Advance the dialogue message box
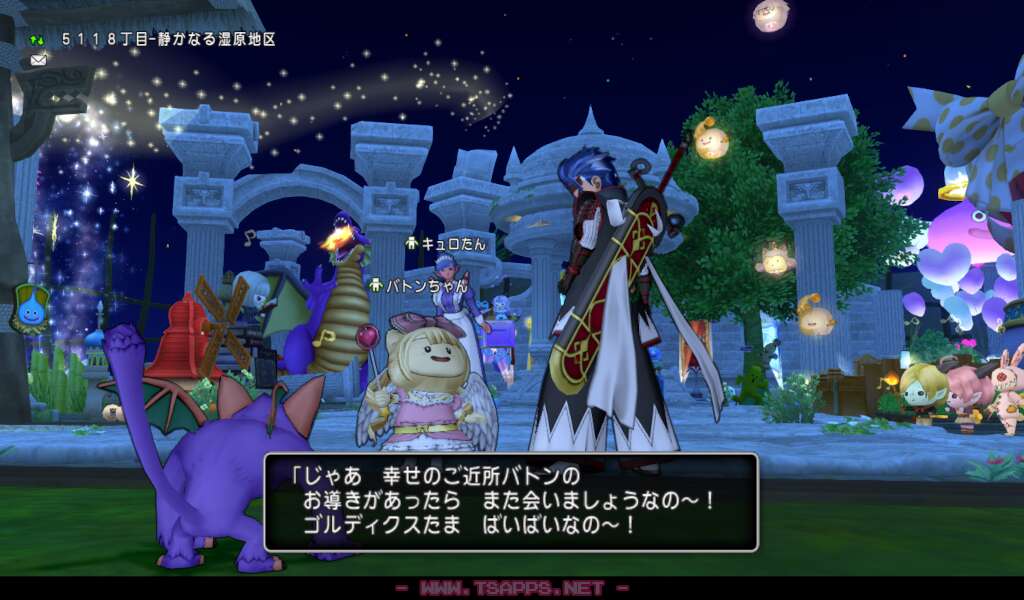Image resolution: width=1024 pixels, height=600 pixels. (511, 502)
